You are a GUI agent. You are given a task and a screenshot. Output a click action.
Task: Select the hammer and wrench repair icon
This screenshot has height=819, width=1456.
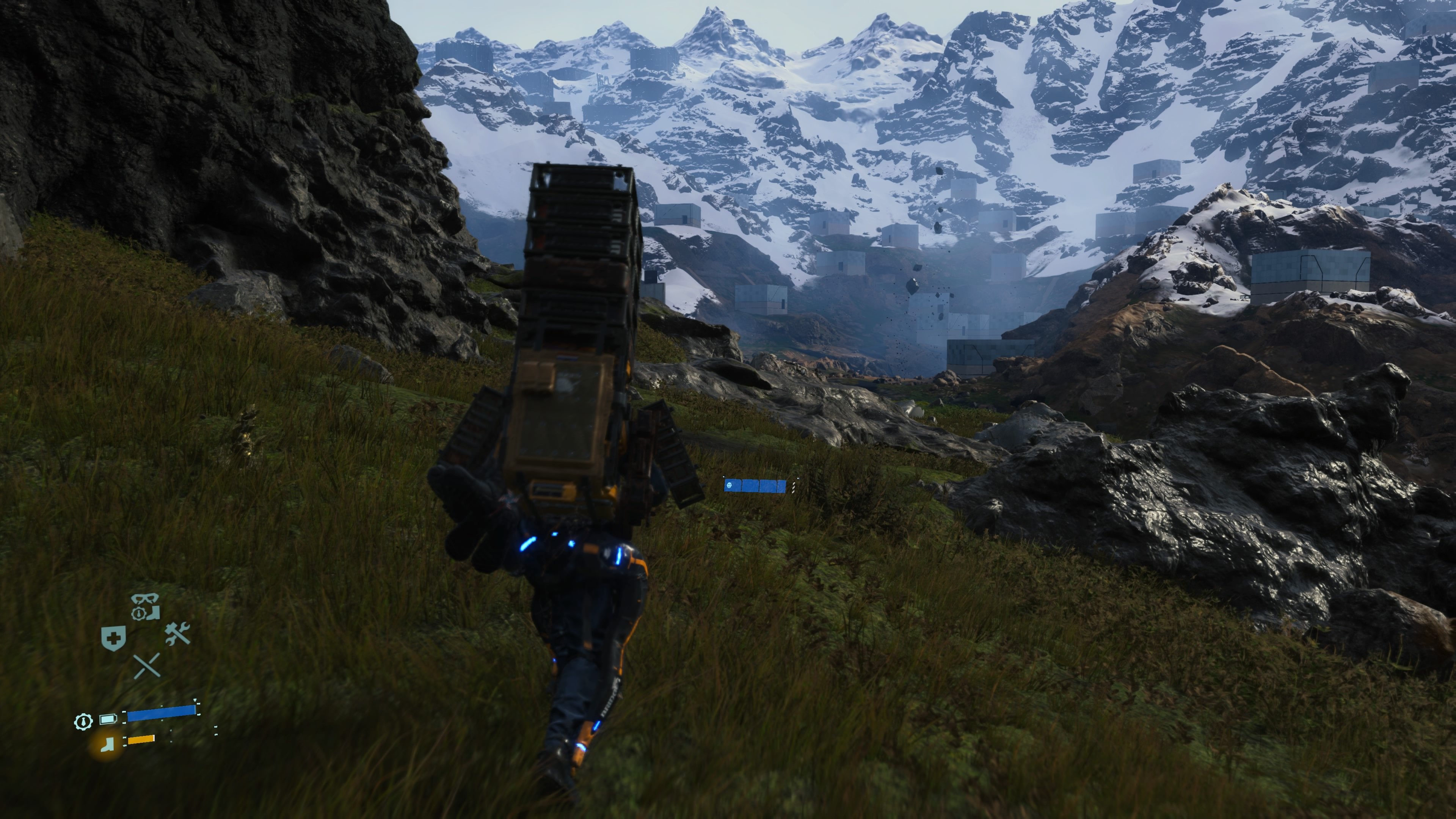coord(177,633)
